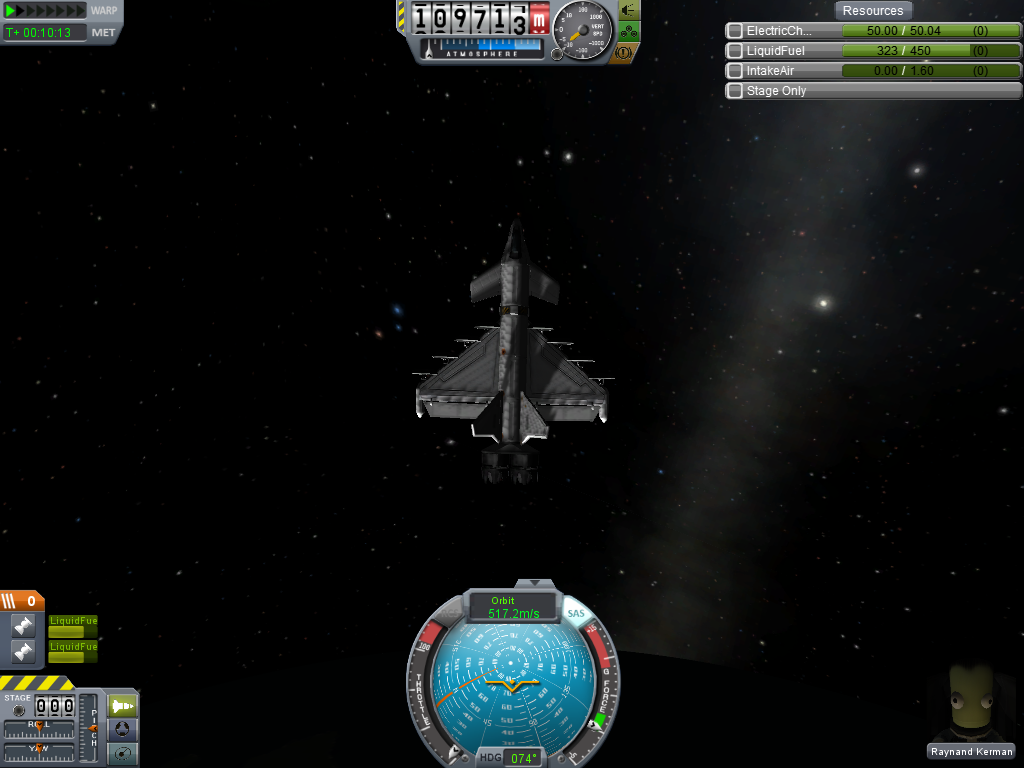Select the top jet engine stage icon
This screenshot has height=768, width=1024.
pyautogui.click(x=24, y=626)
